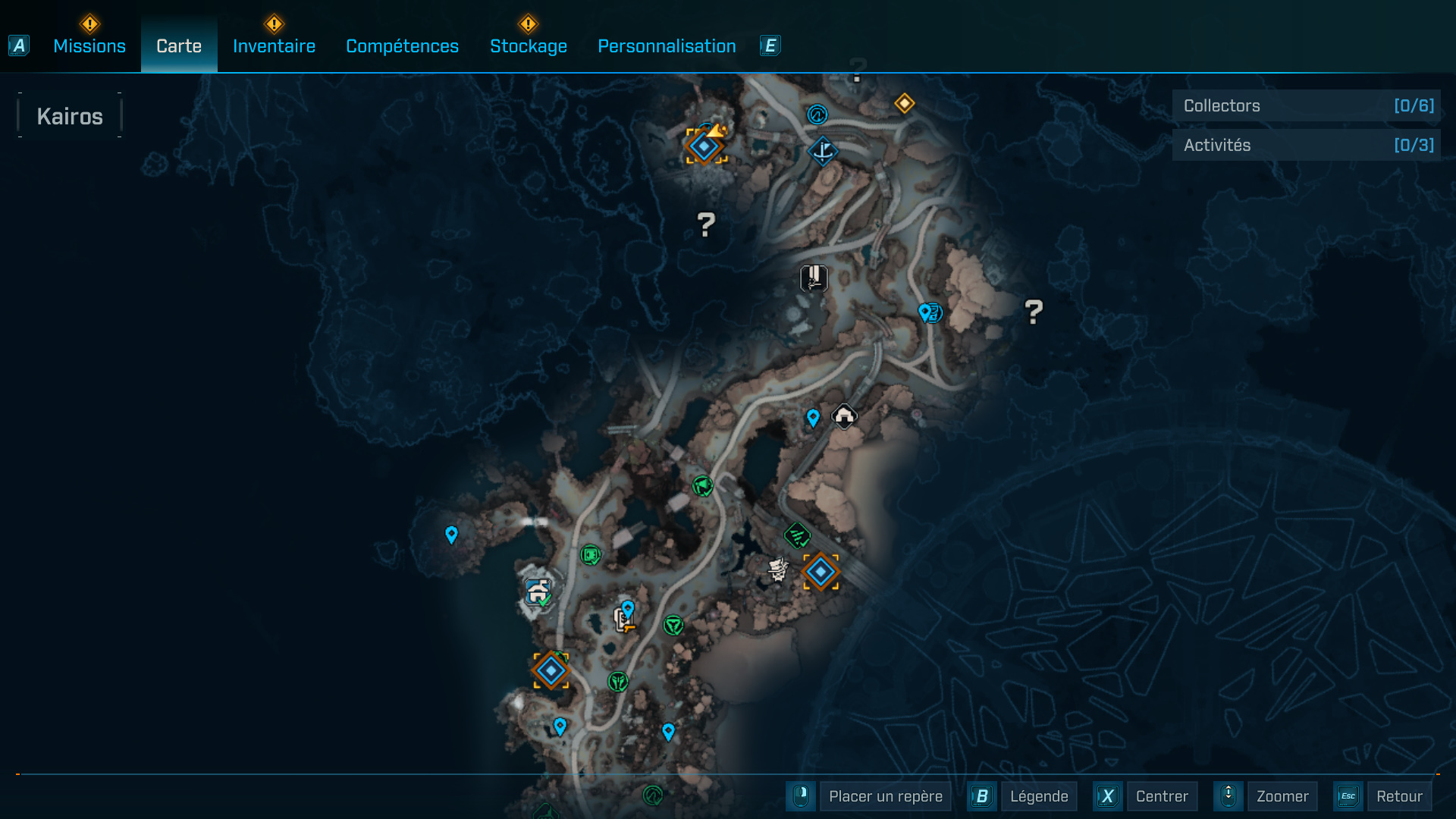
Task: Show the Collectors tracker entry
Action: click(1306, 106)
